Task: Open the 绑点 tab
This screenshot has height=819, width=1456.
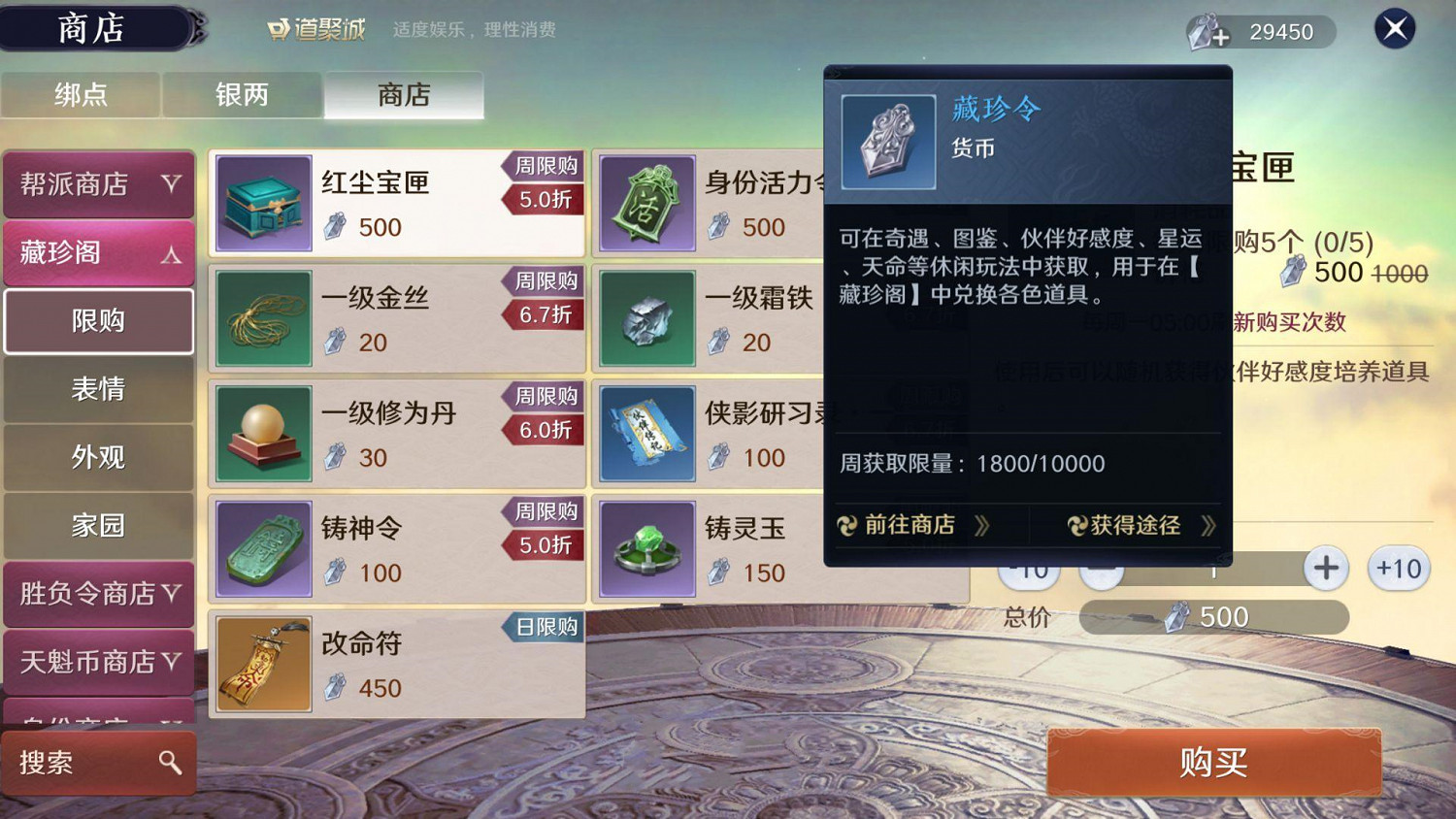Action: [x=81, y=94]
